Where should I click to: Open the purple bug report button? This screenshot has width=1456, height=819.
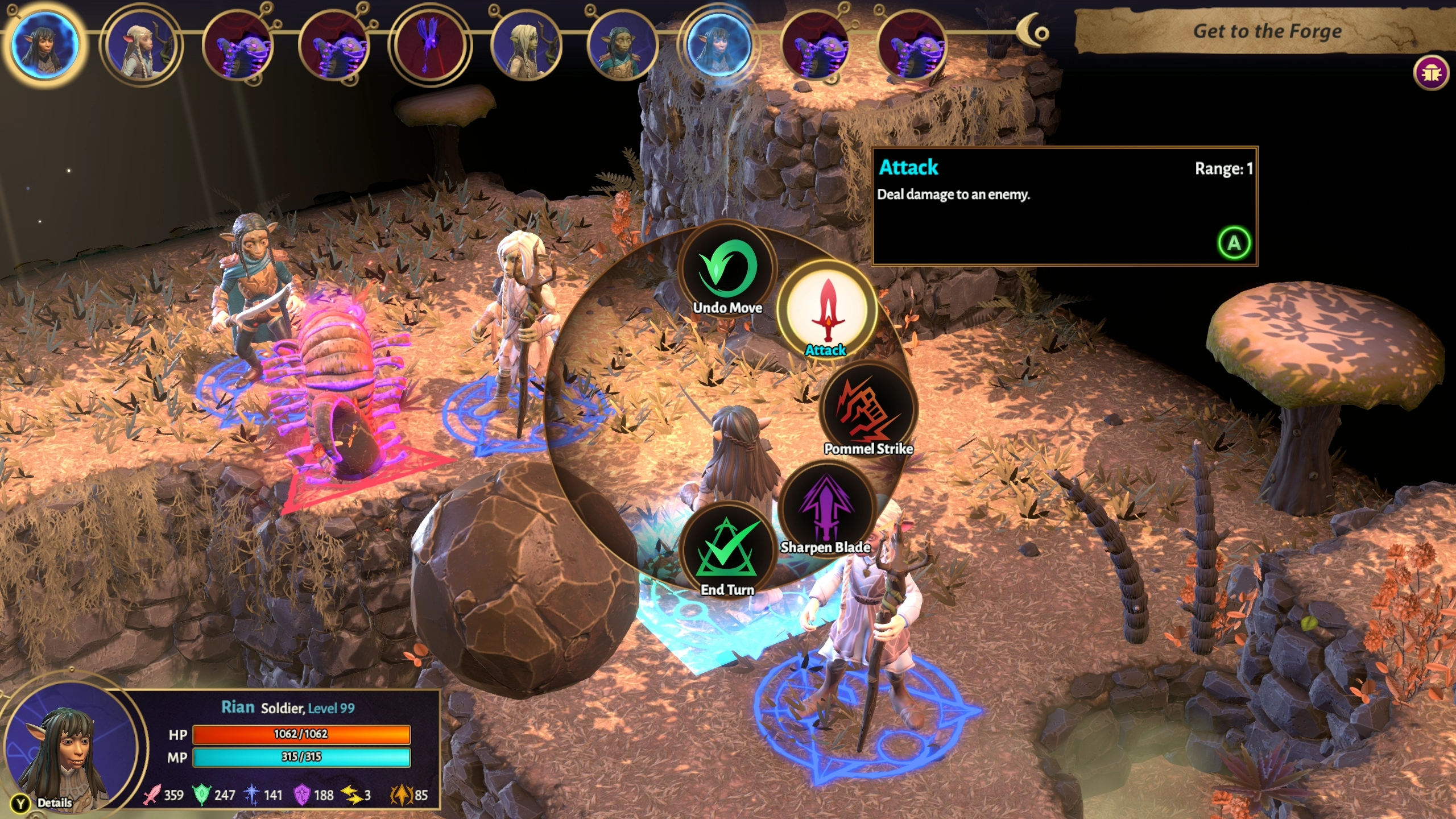click(1430, 73)
